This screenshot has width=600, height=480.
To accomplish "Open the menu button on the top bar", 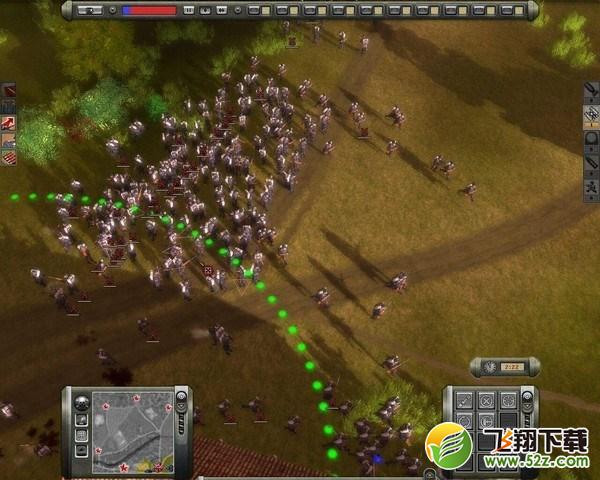I will coord(90,10).
